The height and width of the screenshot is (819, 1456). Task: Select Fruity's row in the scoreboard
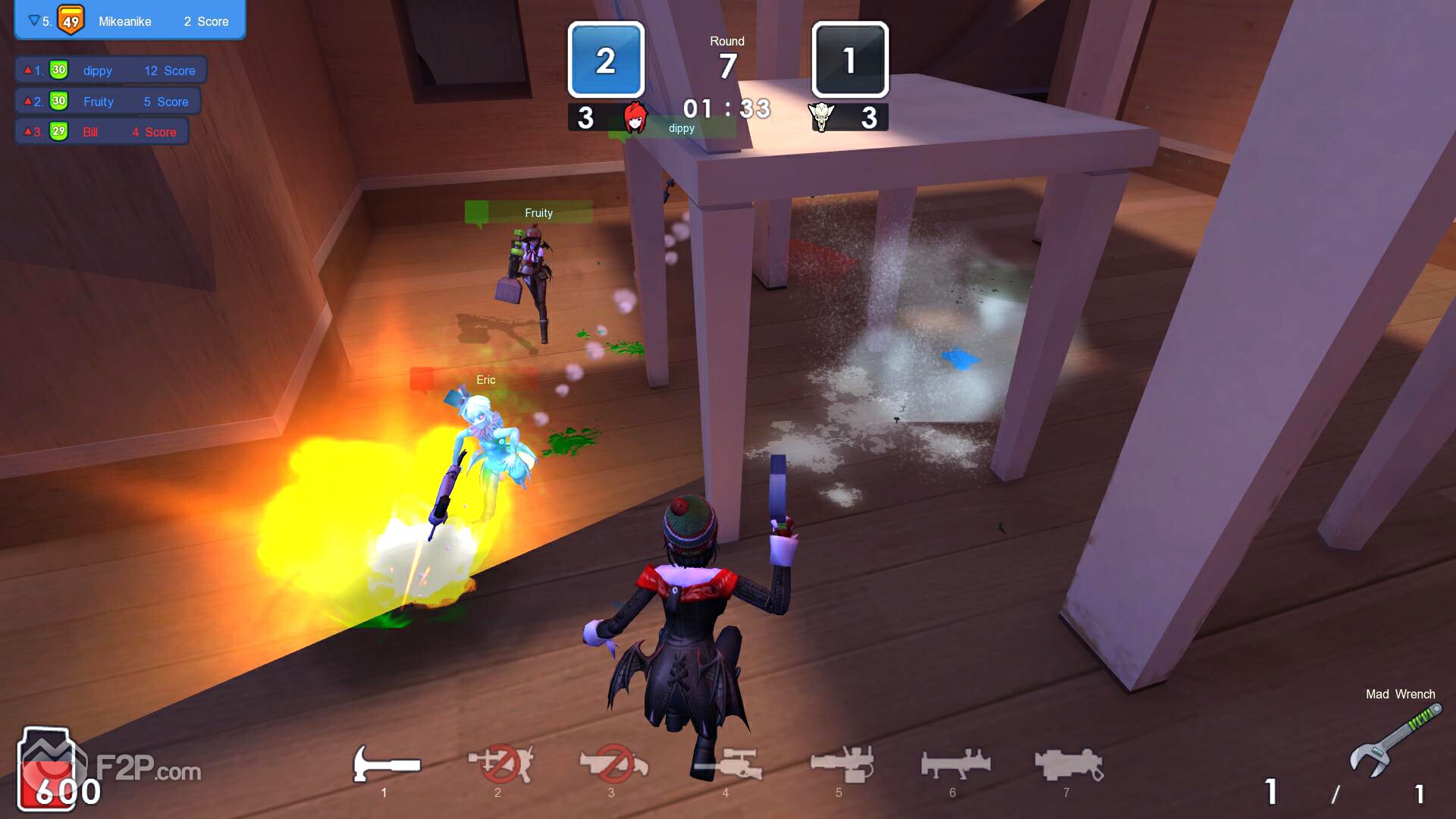(108, 102)
